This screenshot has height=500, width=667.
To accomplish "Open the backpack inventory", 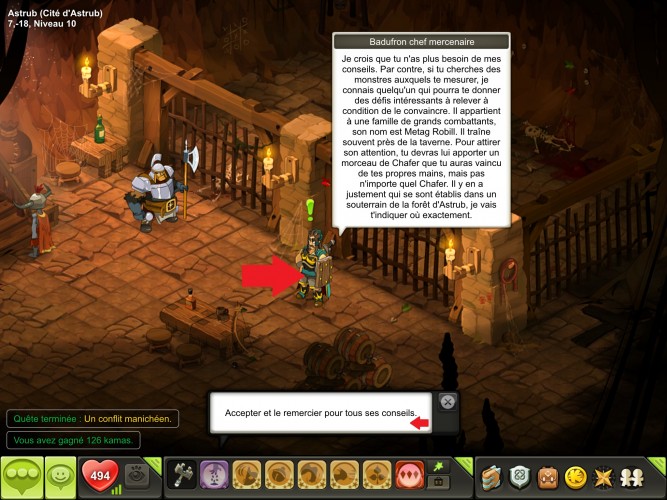I will click(x=548, y=476).
